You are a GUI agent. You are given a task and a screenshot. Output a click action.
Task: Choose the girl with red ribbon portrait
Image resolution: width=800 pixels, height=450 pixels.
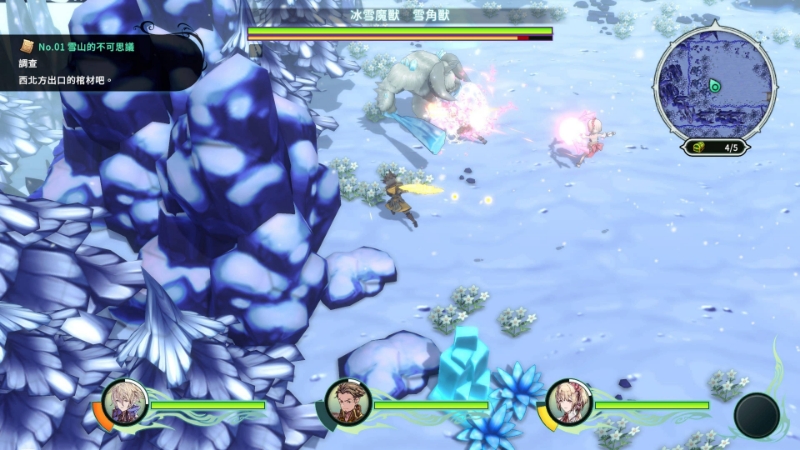click(569, 403)
